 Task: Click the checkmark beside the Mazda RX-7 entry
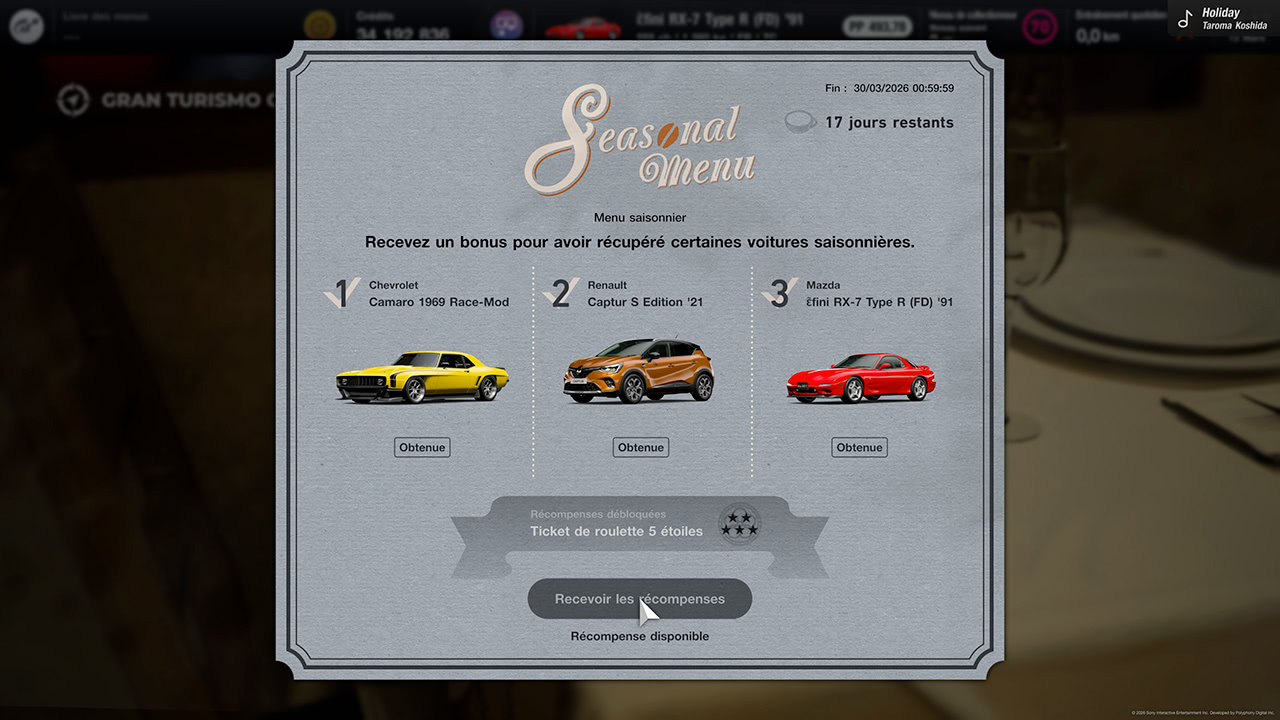778,294
